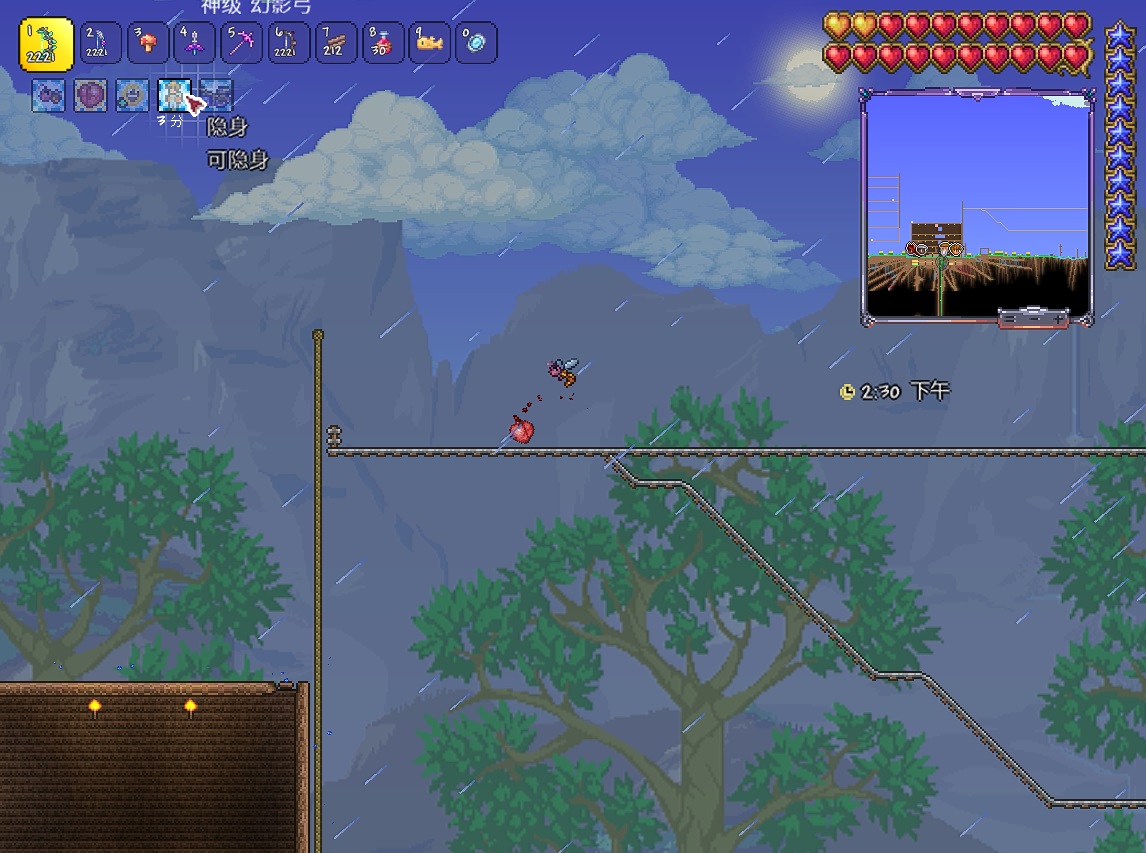Click the purple heart-shaped buff icon
This screenshot has height=853, width=1146.
pos(90,95)
